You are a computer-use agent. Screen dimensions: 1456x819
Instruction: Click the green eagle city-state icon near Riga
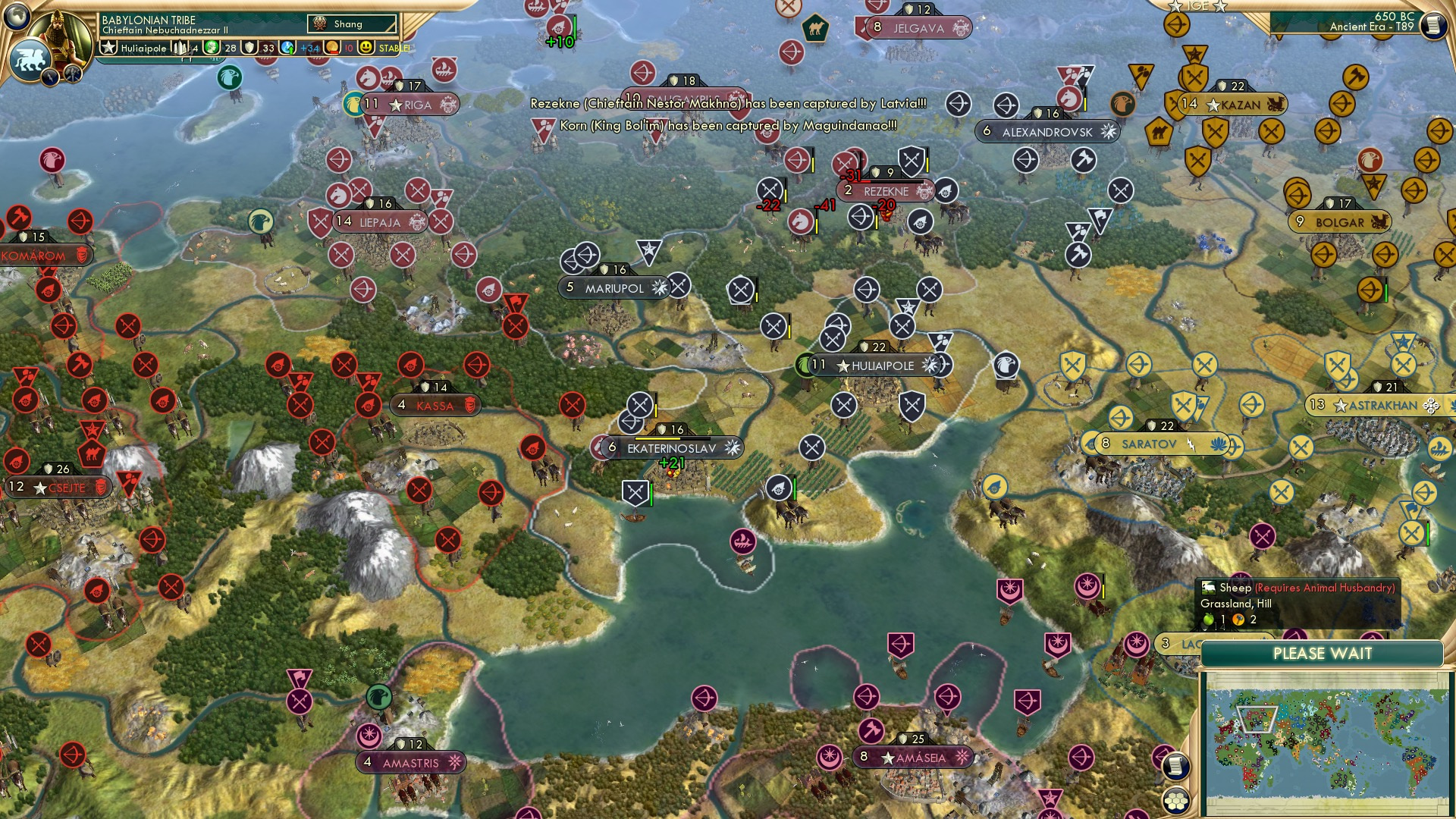[354, 102]
